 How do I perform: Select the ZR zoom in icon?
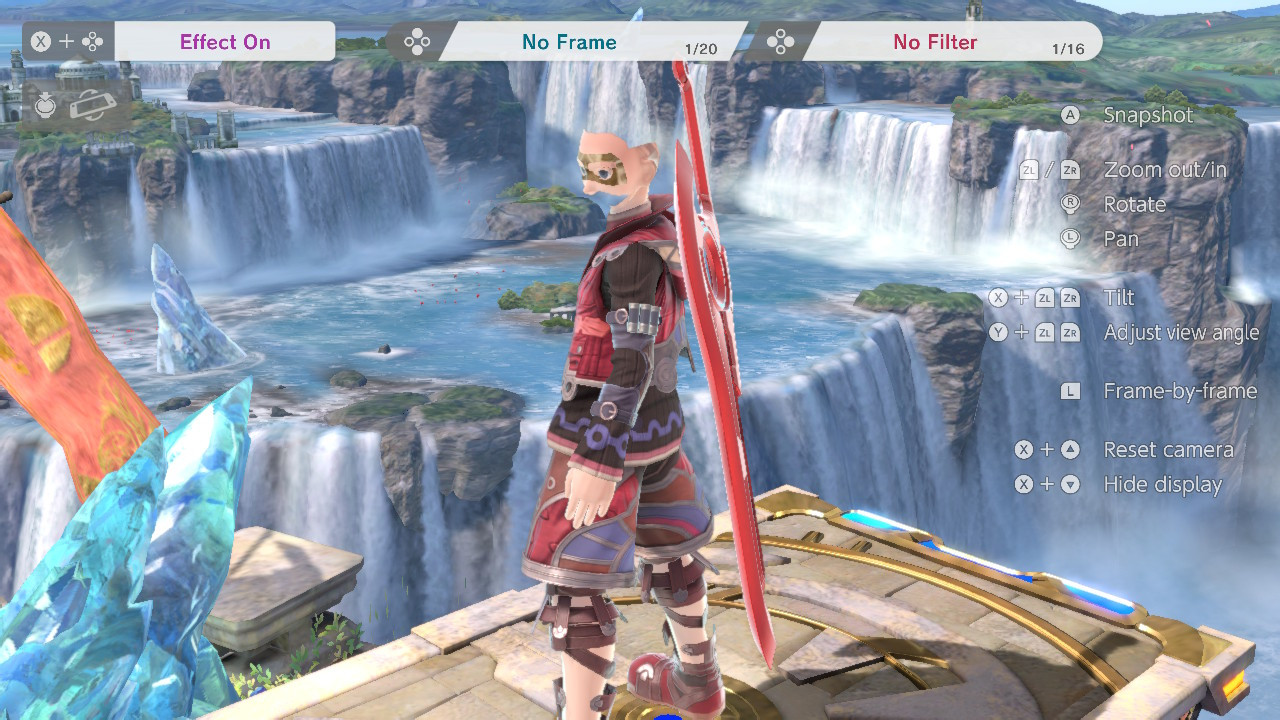pyautogui.click(x=1069, y=170)
